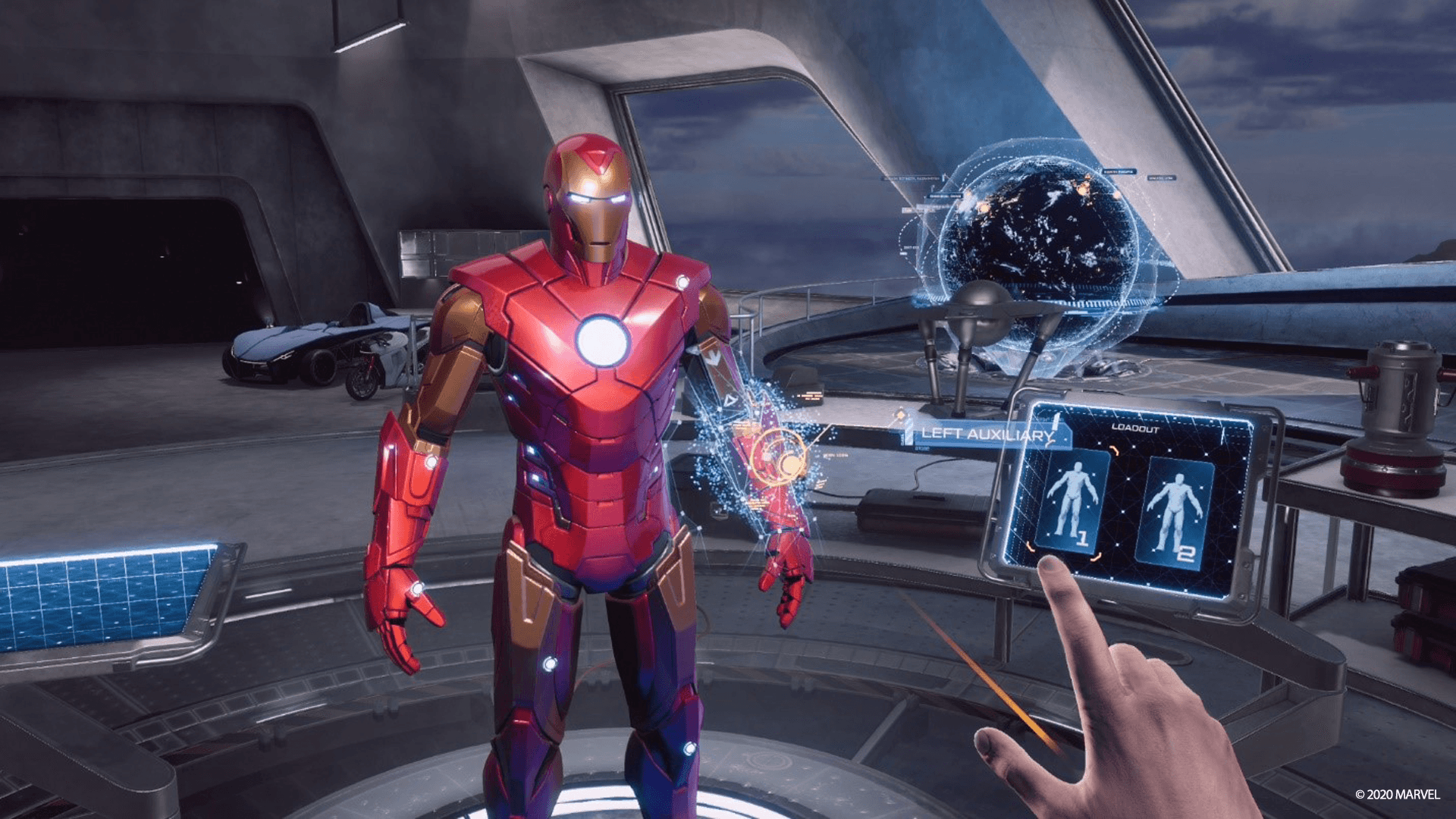Click the orange hotspot flare on the holographic globe

(x=1084, y=189)
